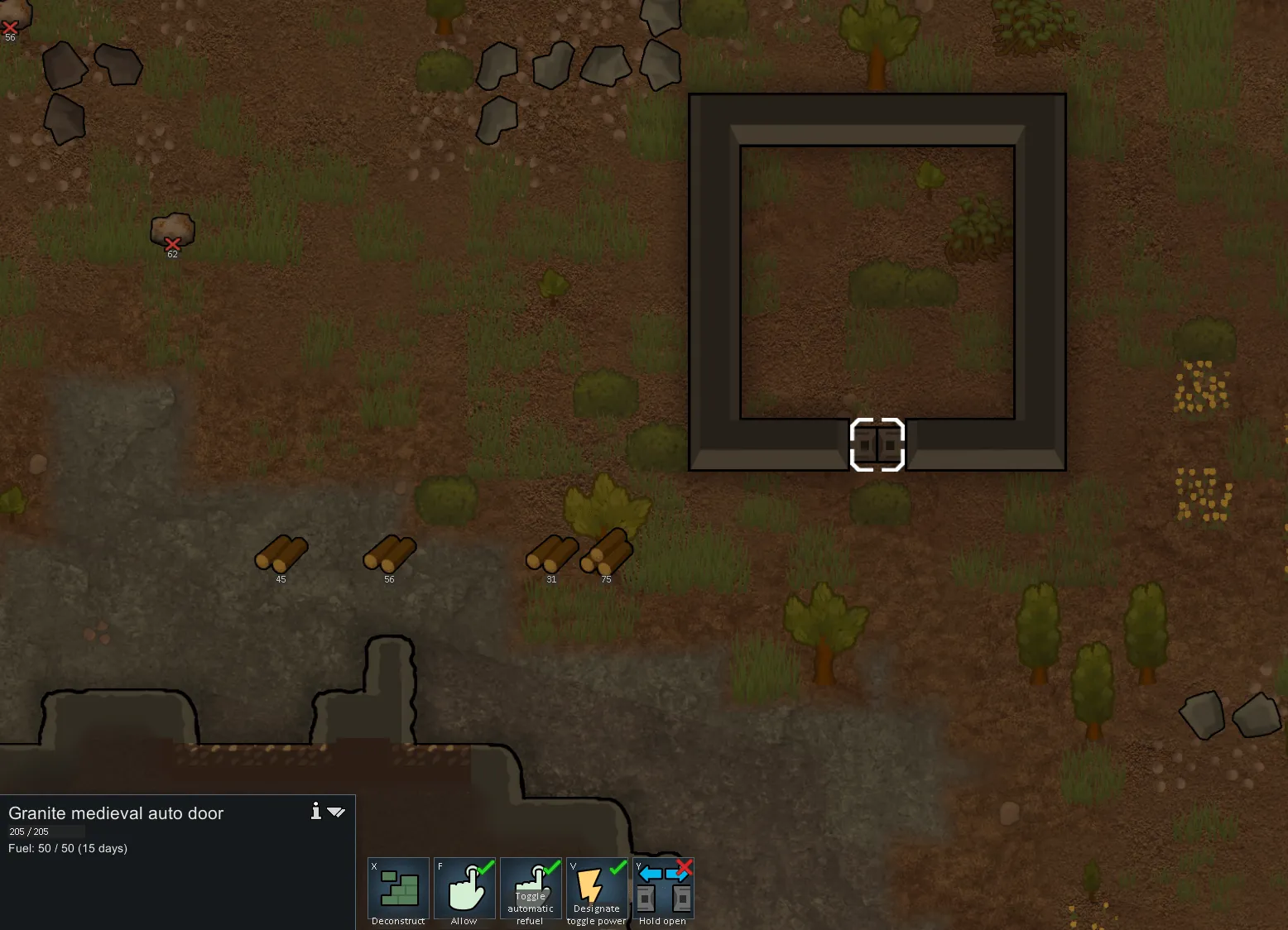Toggle the Allow setting on the door
The height and width of the screenshot is (930, 1288).
pyautogui.click(x=464, y=889)
